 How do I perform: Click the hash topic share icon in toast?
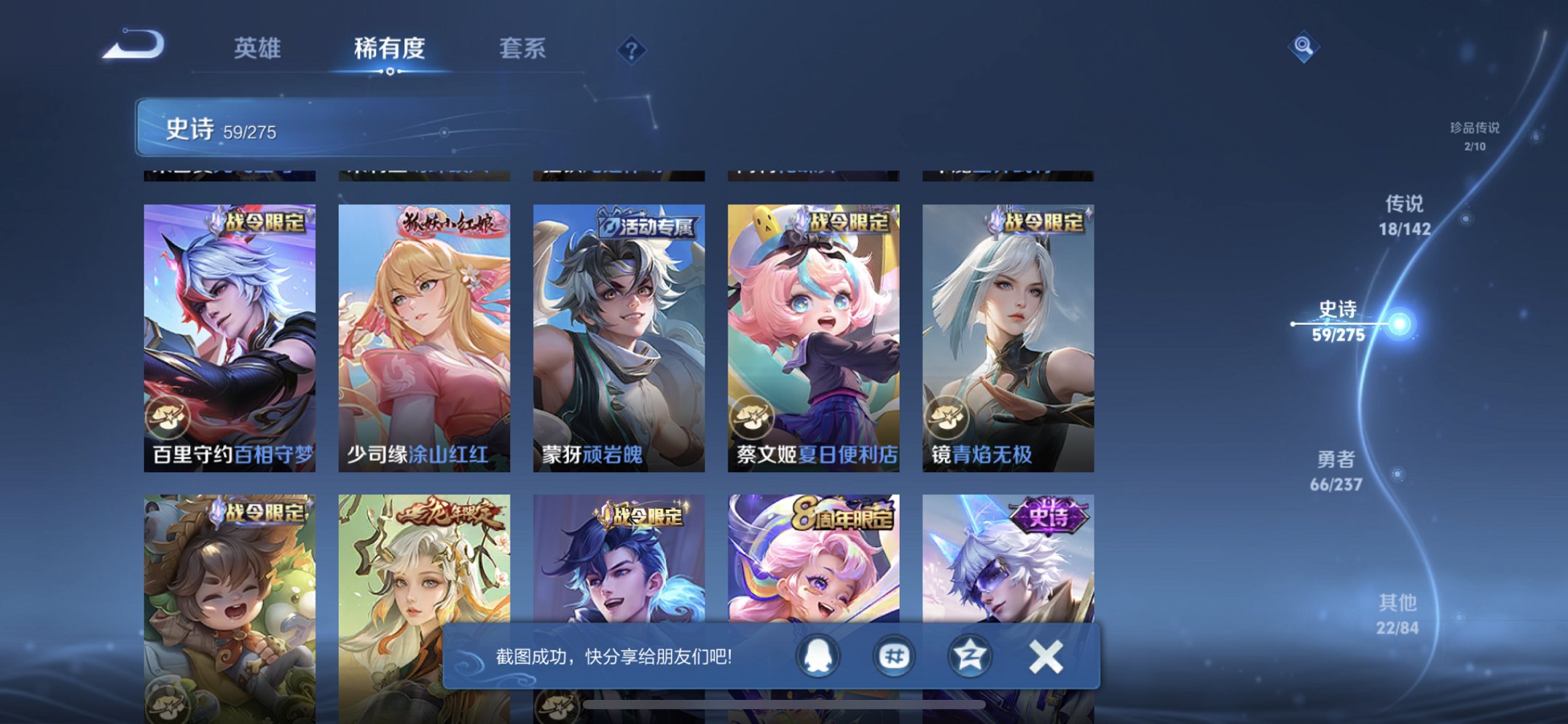(895, 655)
